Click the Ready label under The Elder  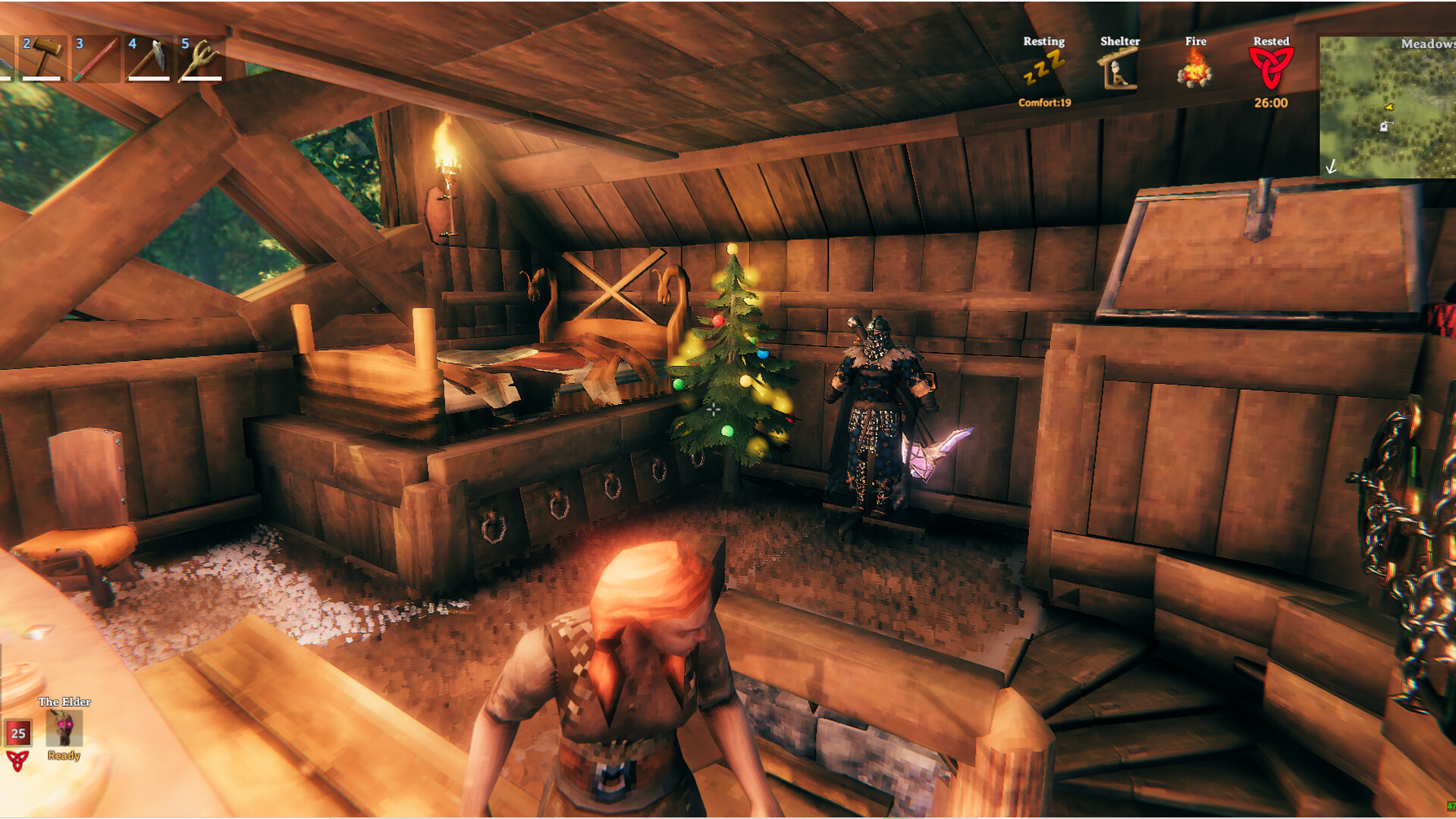[x=64, y=755]
